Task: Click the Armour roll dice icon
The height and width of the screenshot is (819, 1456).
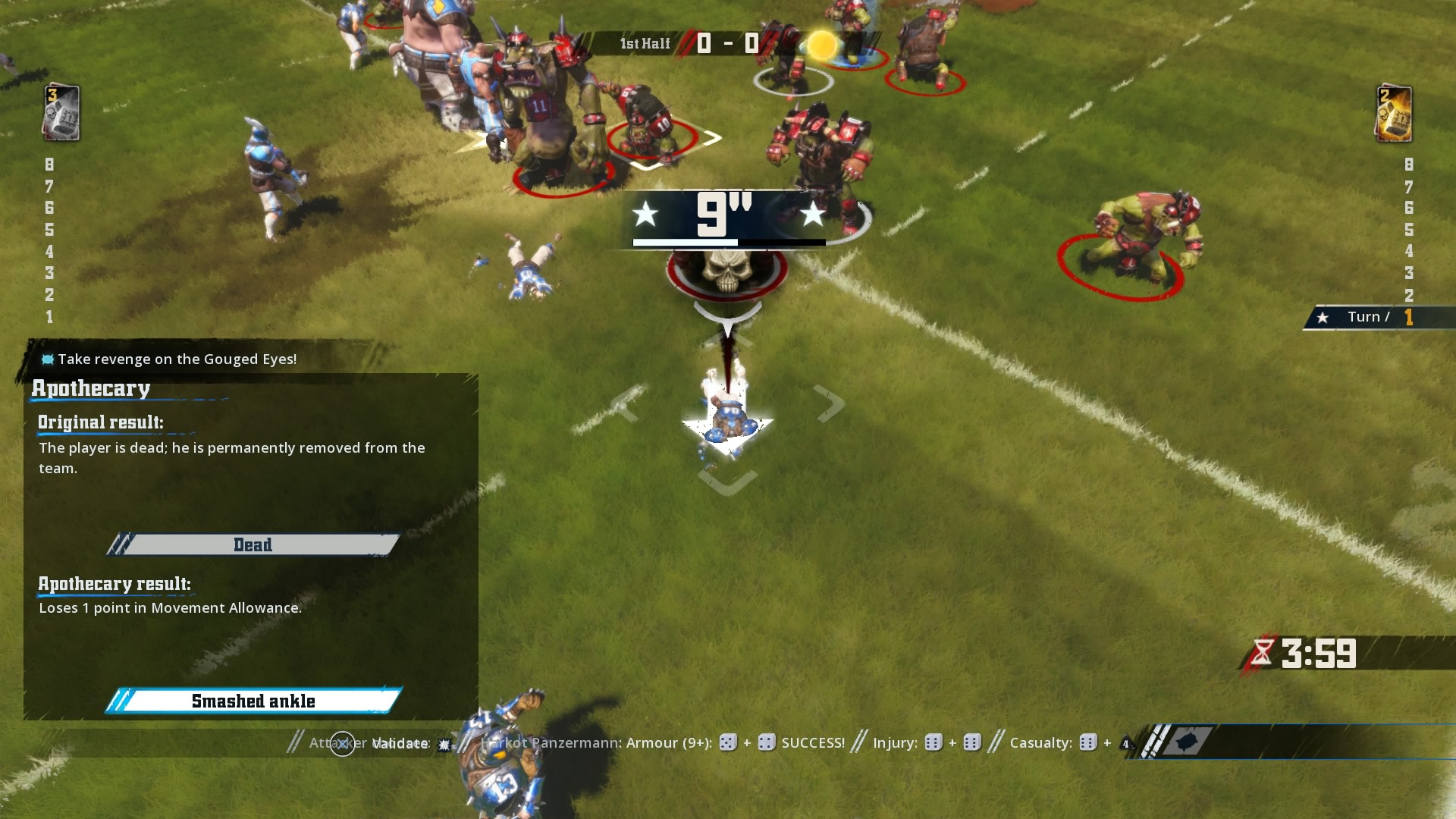Action: (x=726, y=743)
